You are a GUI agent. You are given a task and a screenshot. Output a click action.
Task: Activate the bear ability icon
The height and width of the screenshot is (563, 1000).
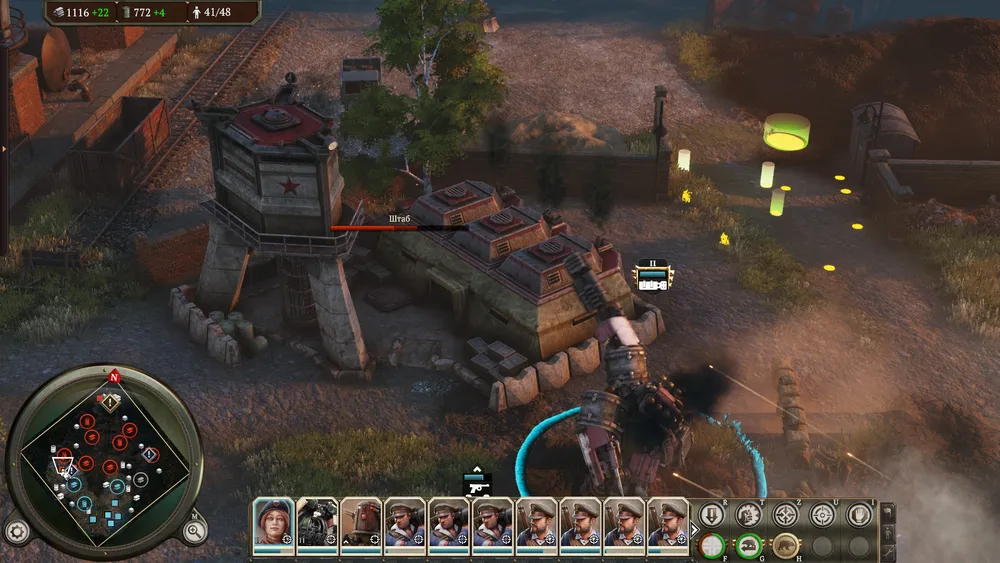pyautogui.click(x=786, y=546)
